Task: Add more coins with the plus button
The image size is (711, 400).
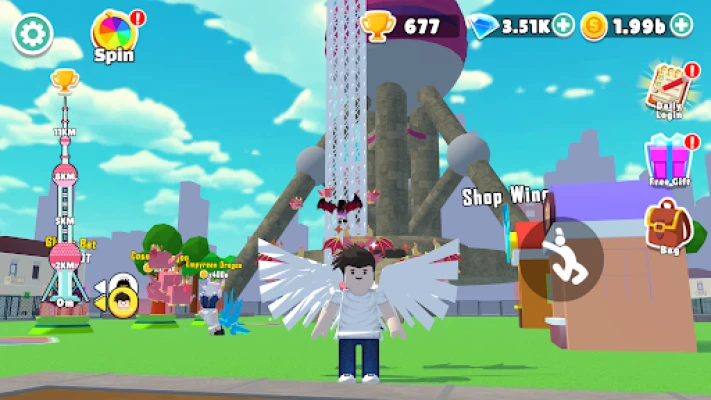Action: pyautogui.click(x=681, y=25)
